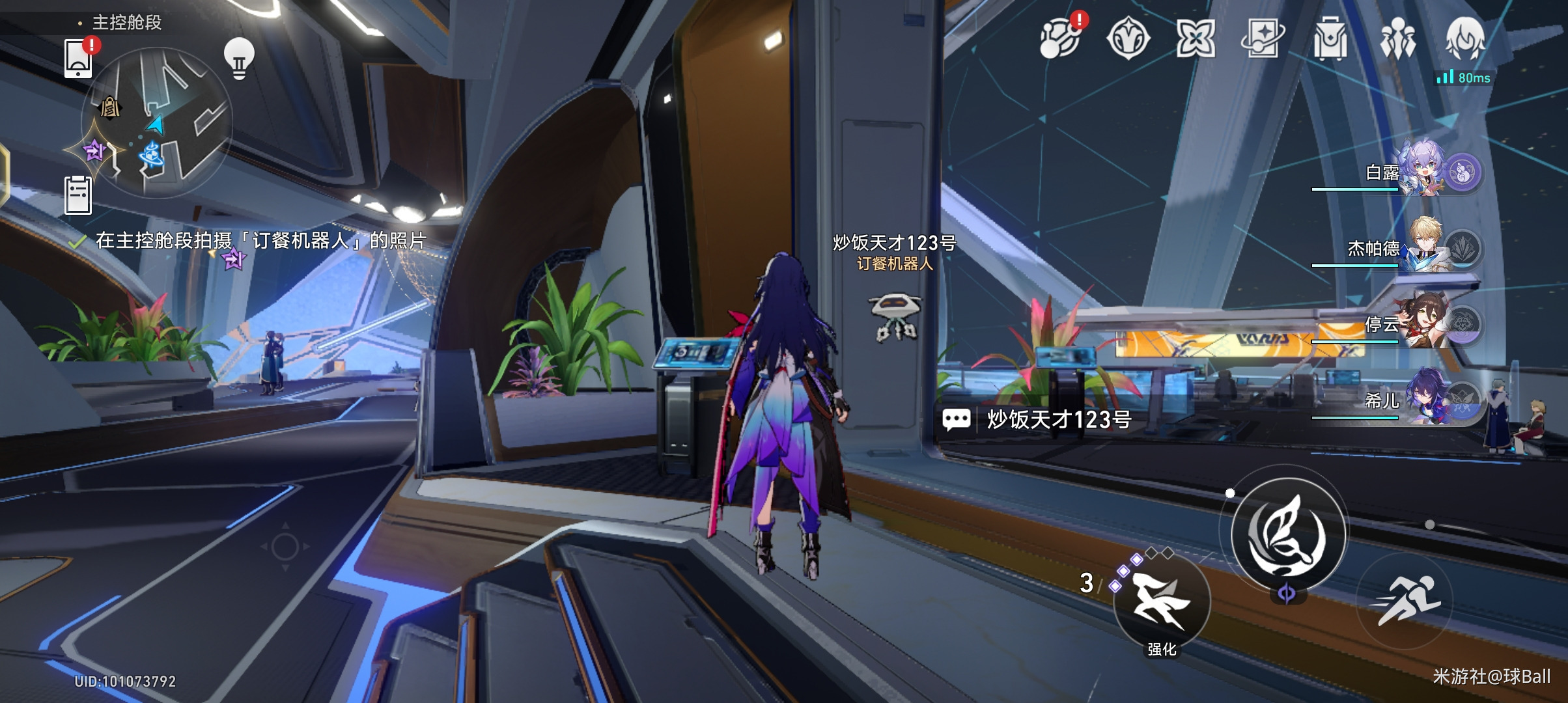Switch to party member 白露
1568x703 pixels.
tap(1423, 171)
